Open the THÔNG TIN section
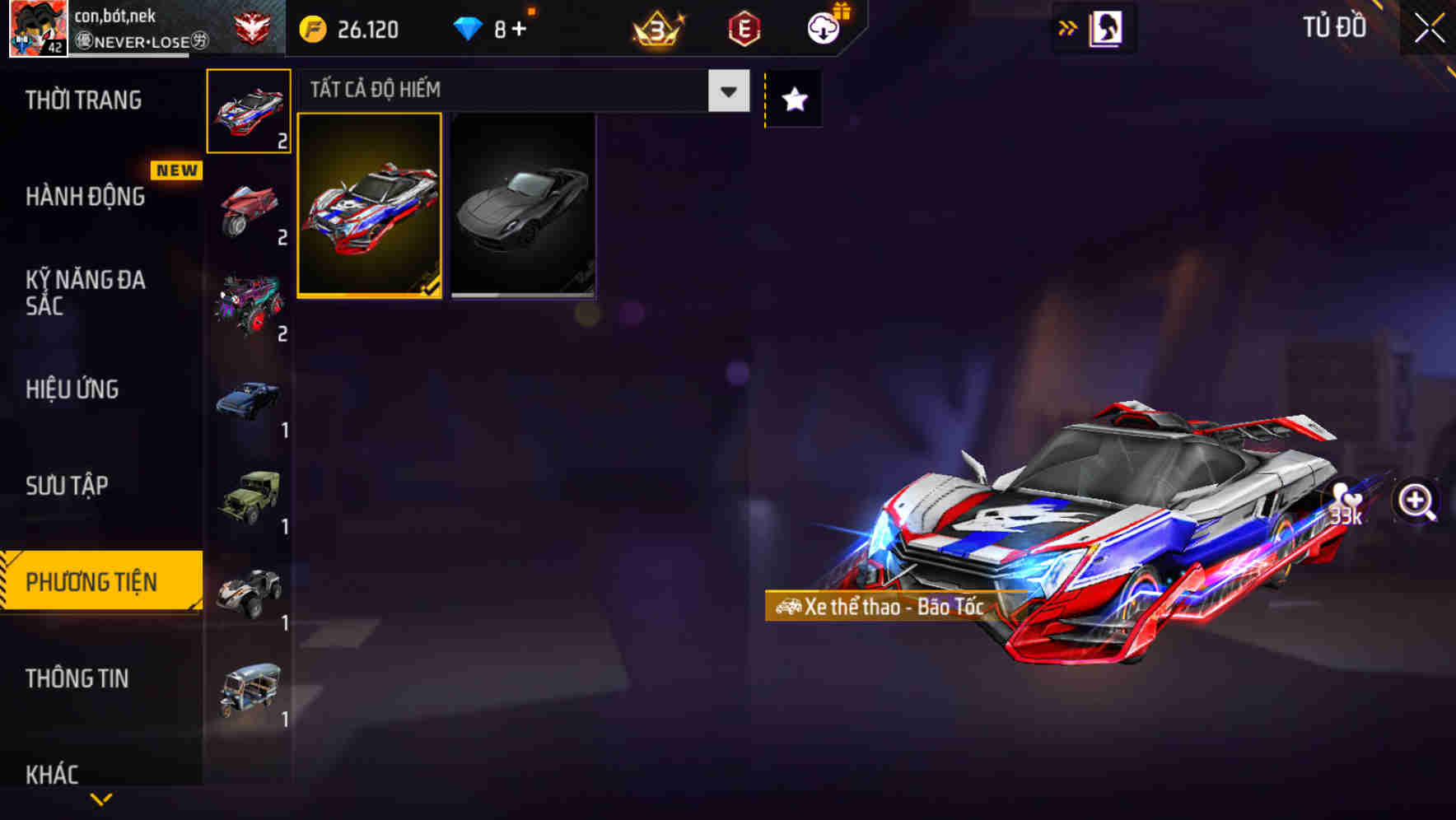1456x820 pixels. pos(78,678)
